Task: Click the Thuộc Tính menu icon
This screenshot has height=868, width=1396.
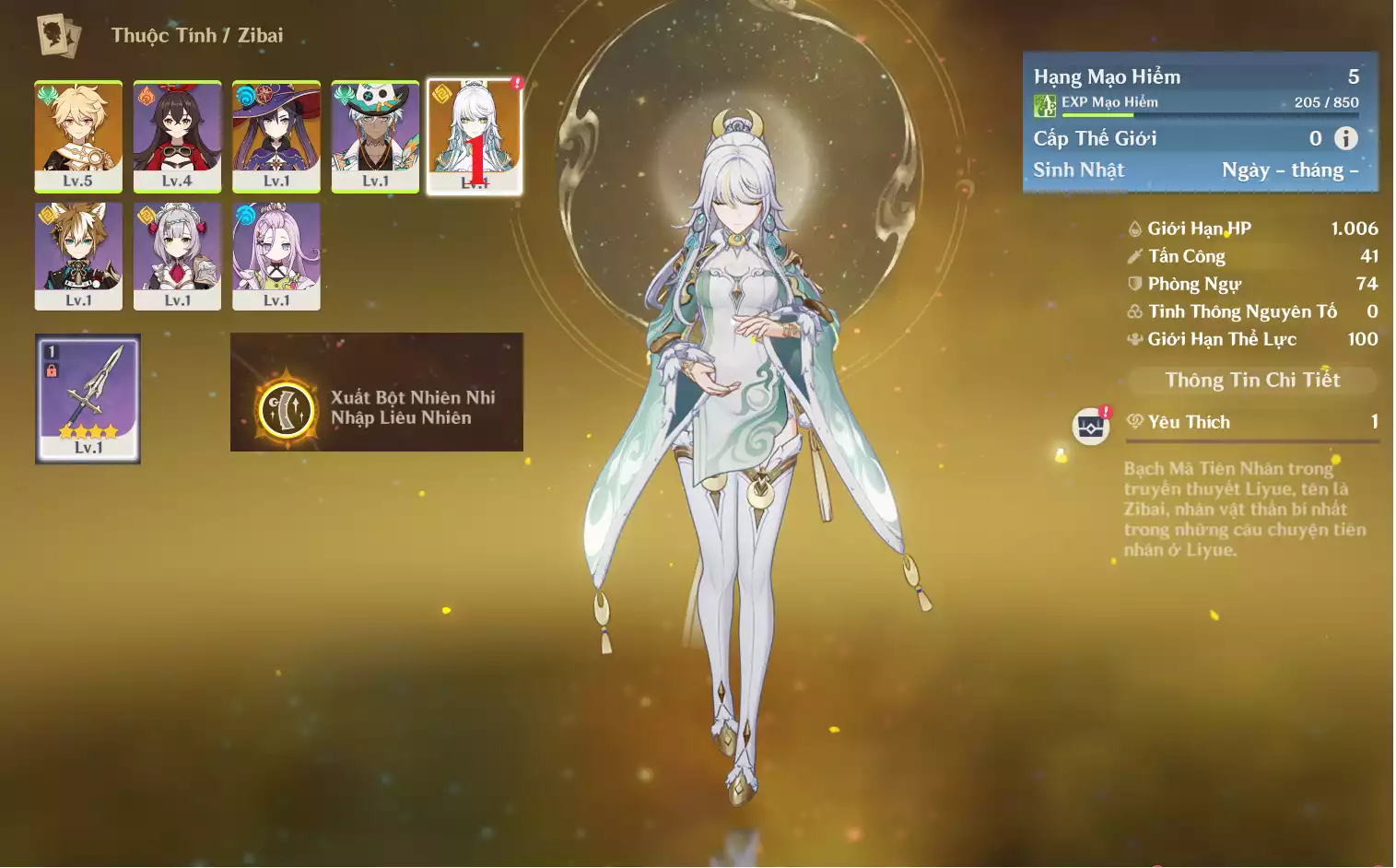Action: click(59, 36)
